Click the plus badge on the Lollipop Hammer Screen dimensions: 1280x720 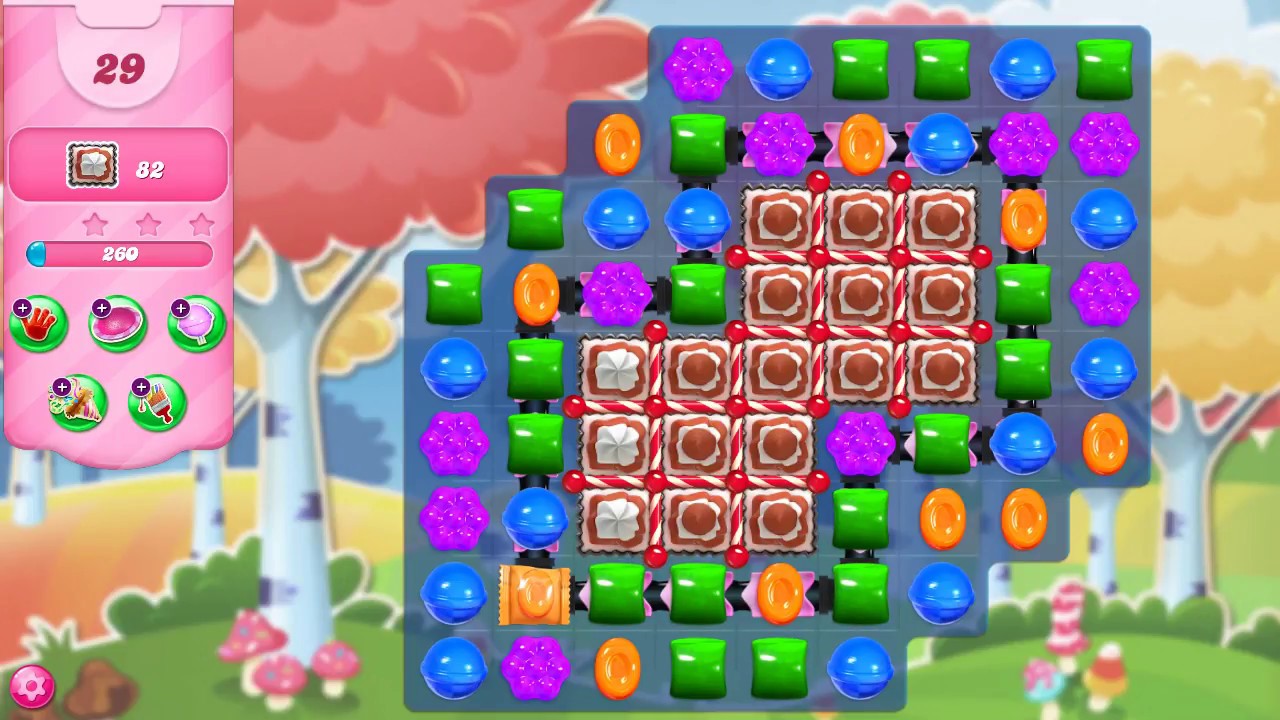pyautogui.click(x=180, y=306)
